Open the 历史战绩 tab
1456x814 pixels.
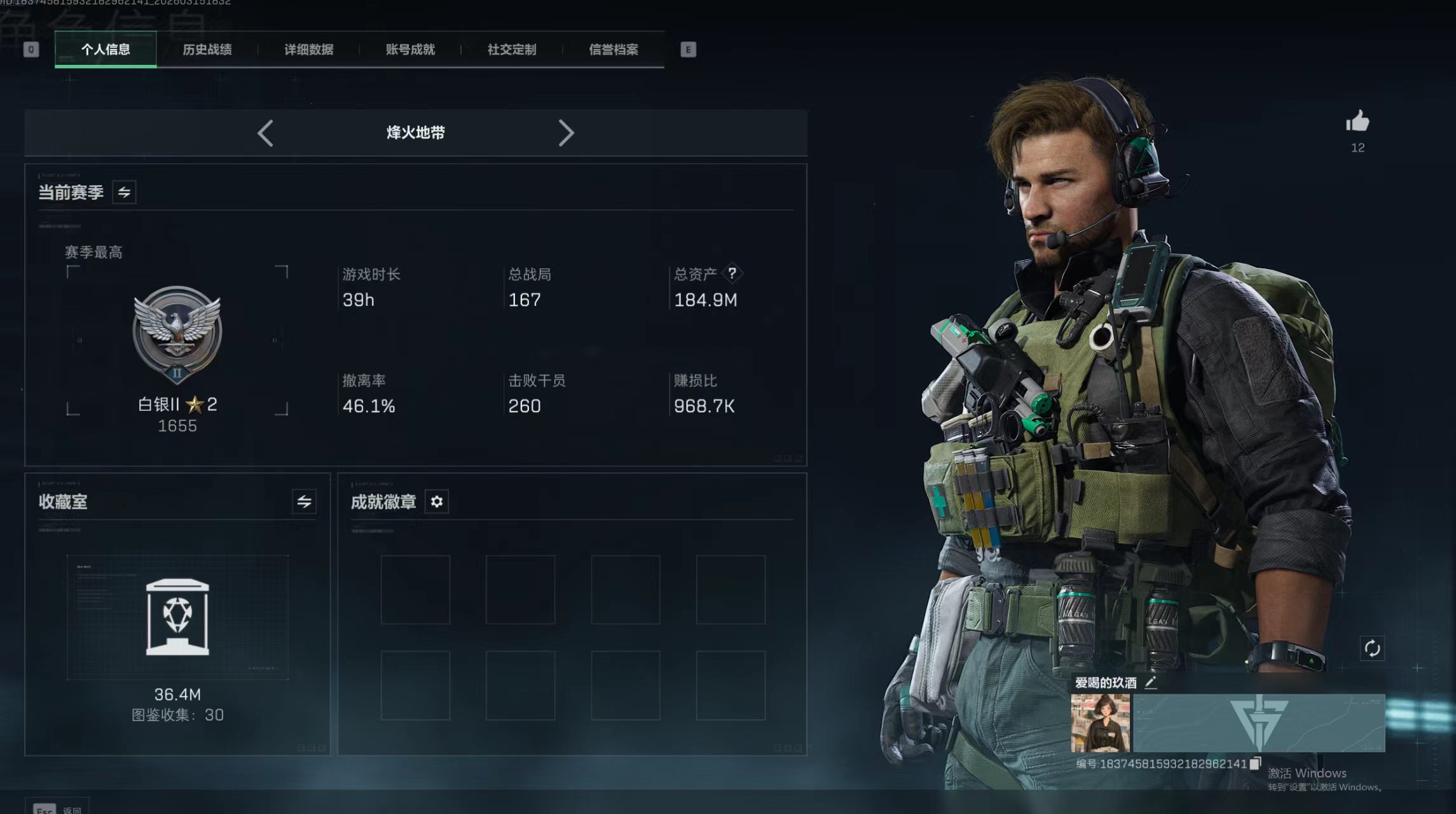pos(207,50)
